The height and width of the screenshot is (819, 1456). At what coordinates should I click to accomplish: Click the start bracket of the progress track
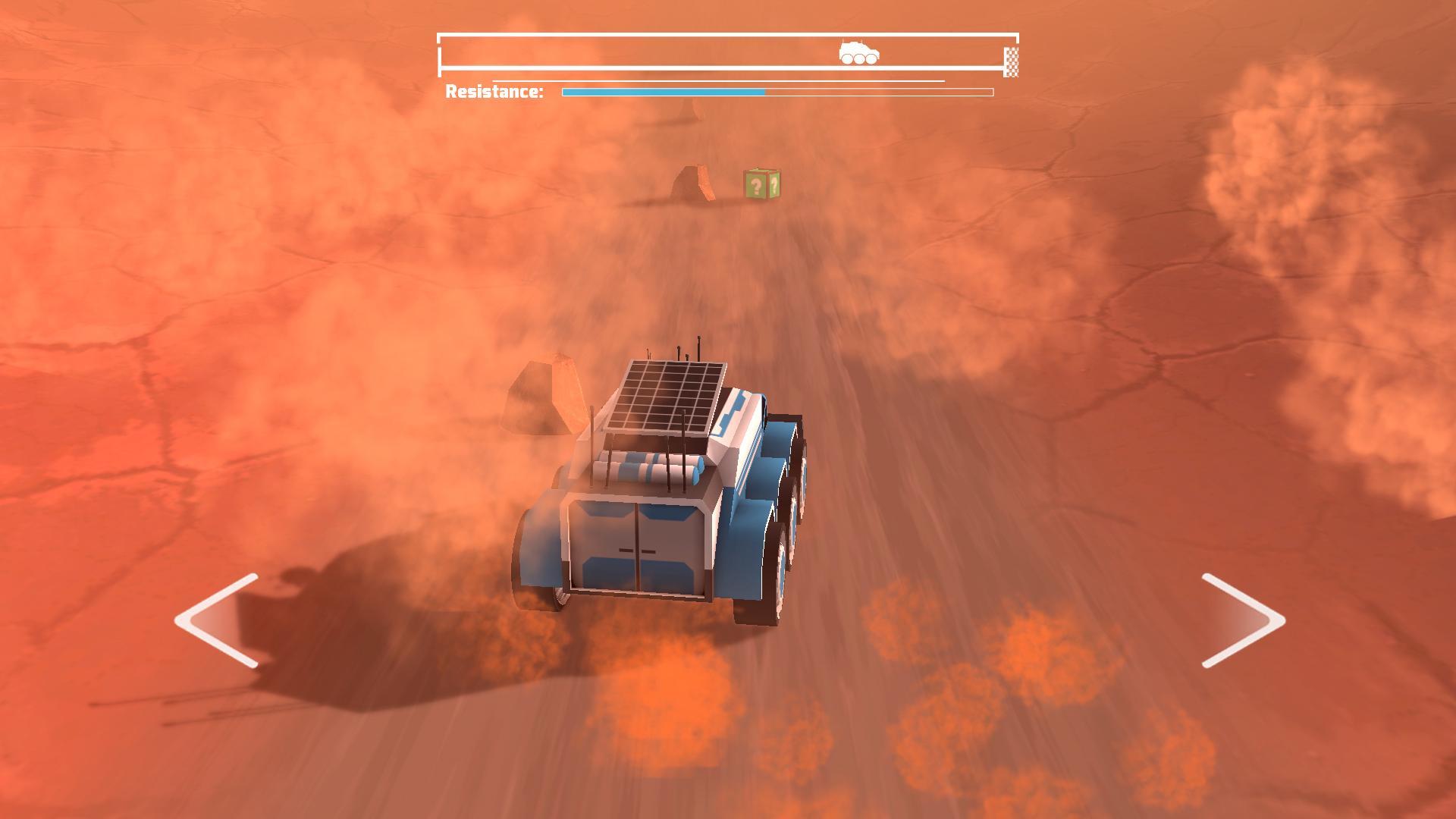(440, 54)
